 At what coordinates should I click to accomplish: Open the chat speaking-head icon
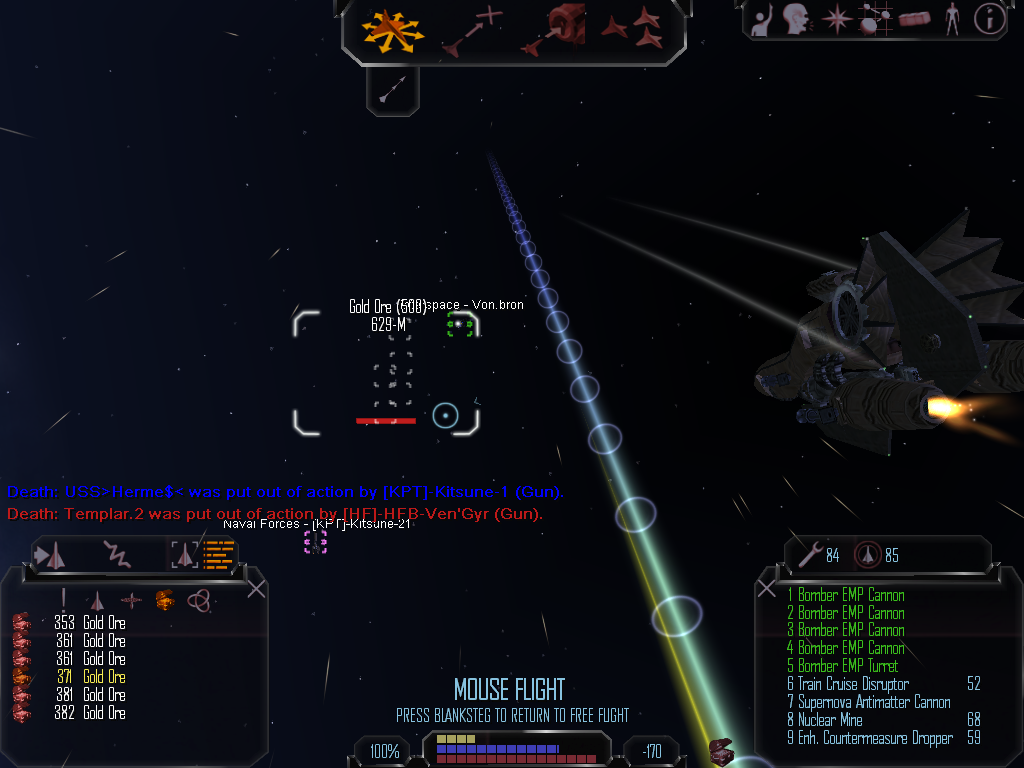(796, 19)
